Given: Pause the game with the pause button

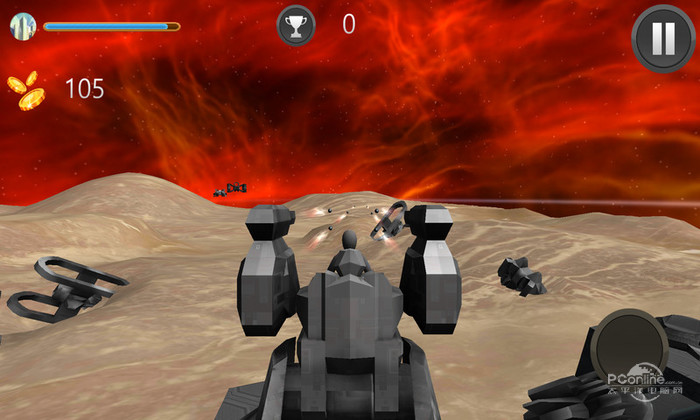Looking at the screenshot, I should tap(663, 39).
